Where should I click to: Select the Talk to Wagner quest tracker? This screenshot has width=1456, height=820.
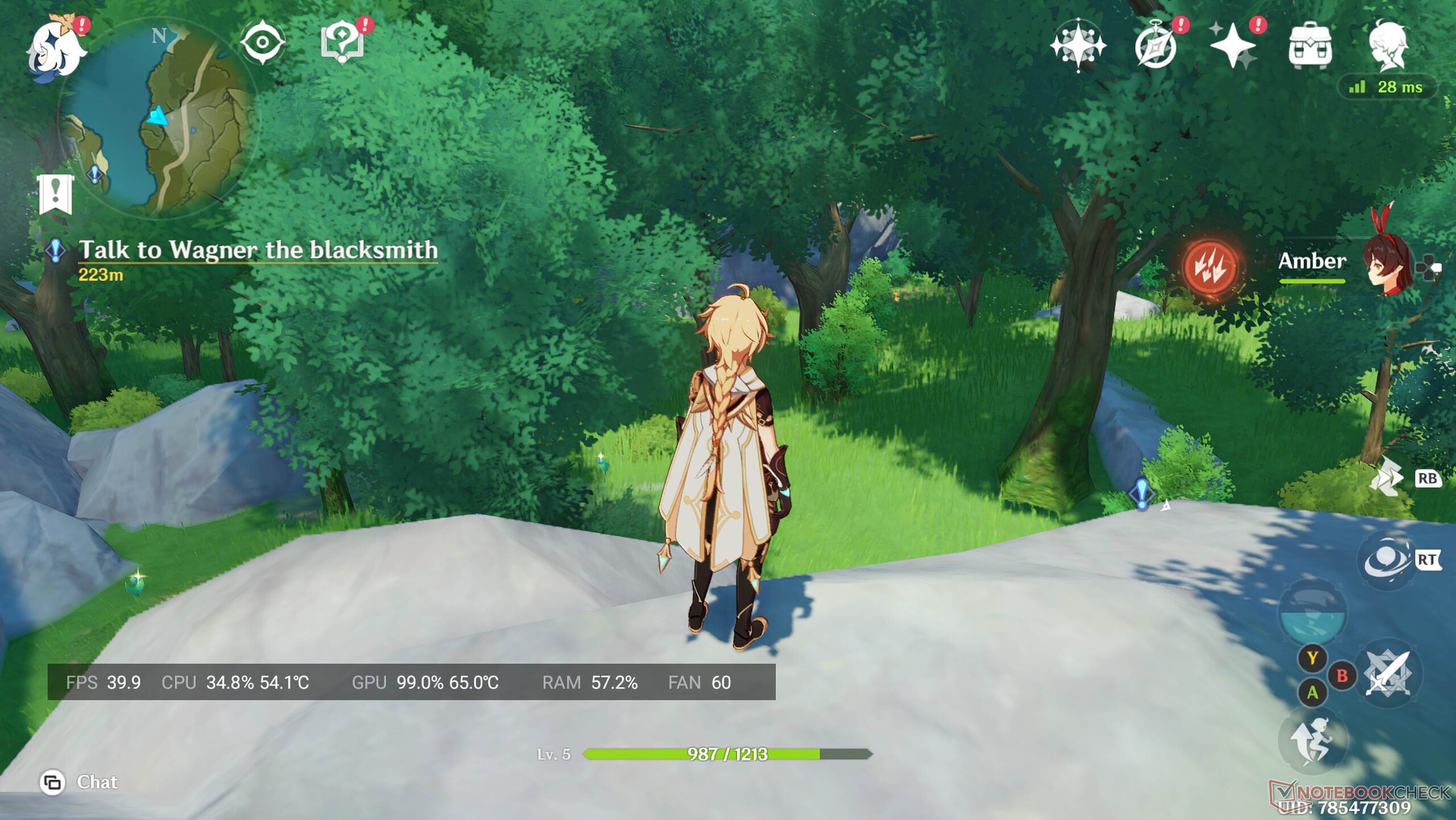[x=257, y=250]
